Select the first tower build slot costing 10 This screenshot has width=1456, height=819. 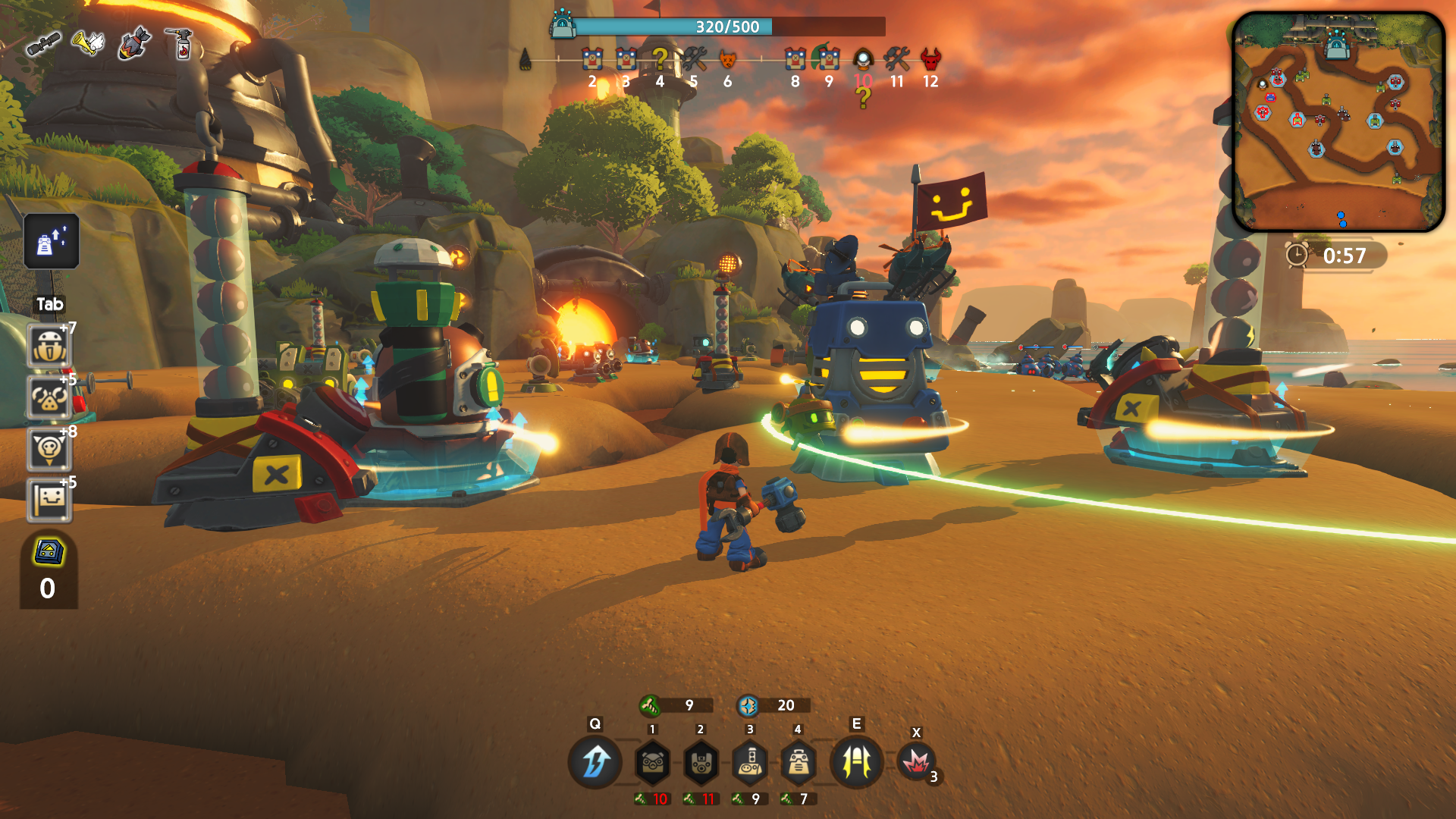(652, 761)
